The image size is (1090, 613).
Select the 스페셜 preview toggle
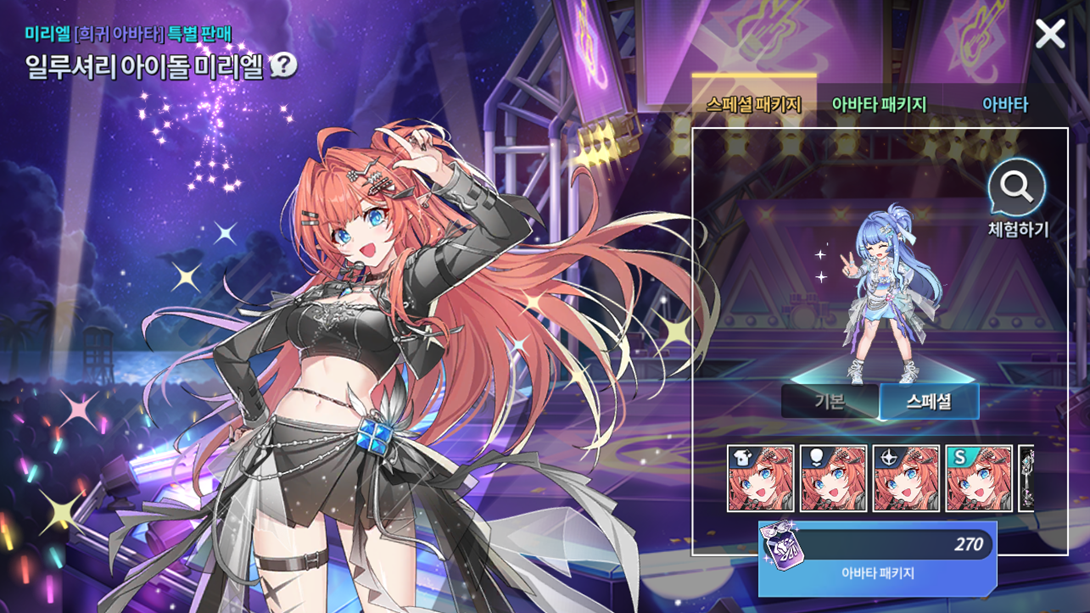tap(928, 401)
